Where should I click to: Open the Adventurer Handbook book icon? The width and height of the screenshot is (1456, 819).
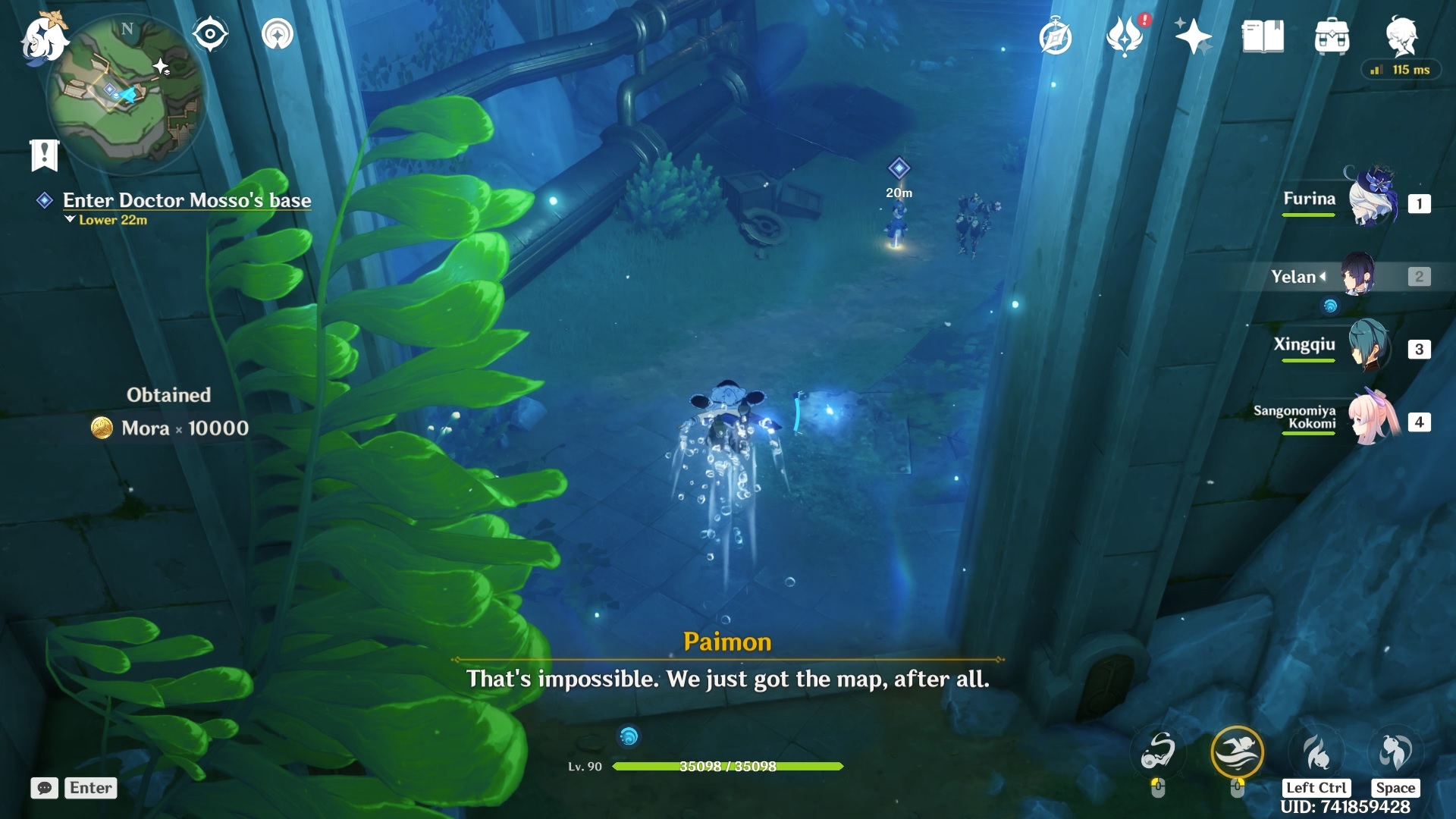click(1263, 36)
